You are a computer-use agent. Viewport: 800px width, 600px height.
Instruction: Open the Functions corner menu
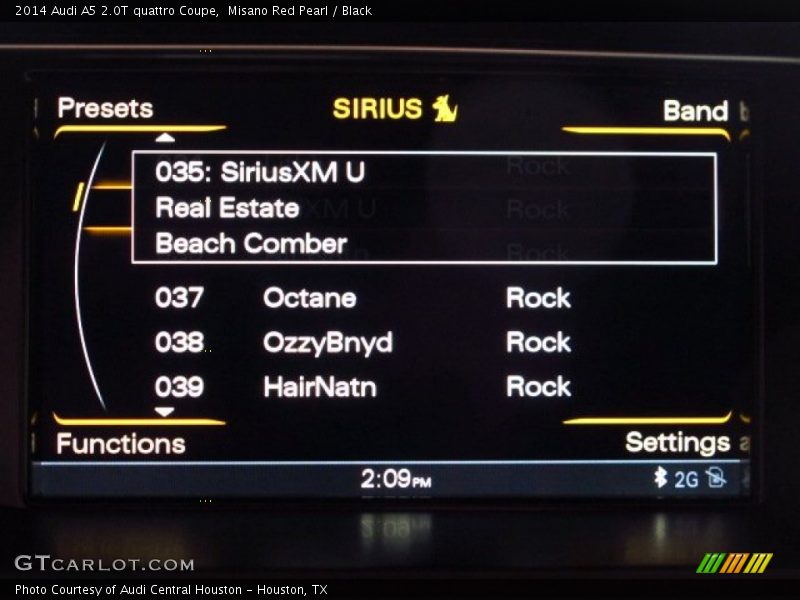click(120, 443)
